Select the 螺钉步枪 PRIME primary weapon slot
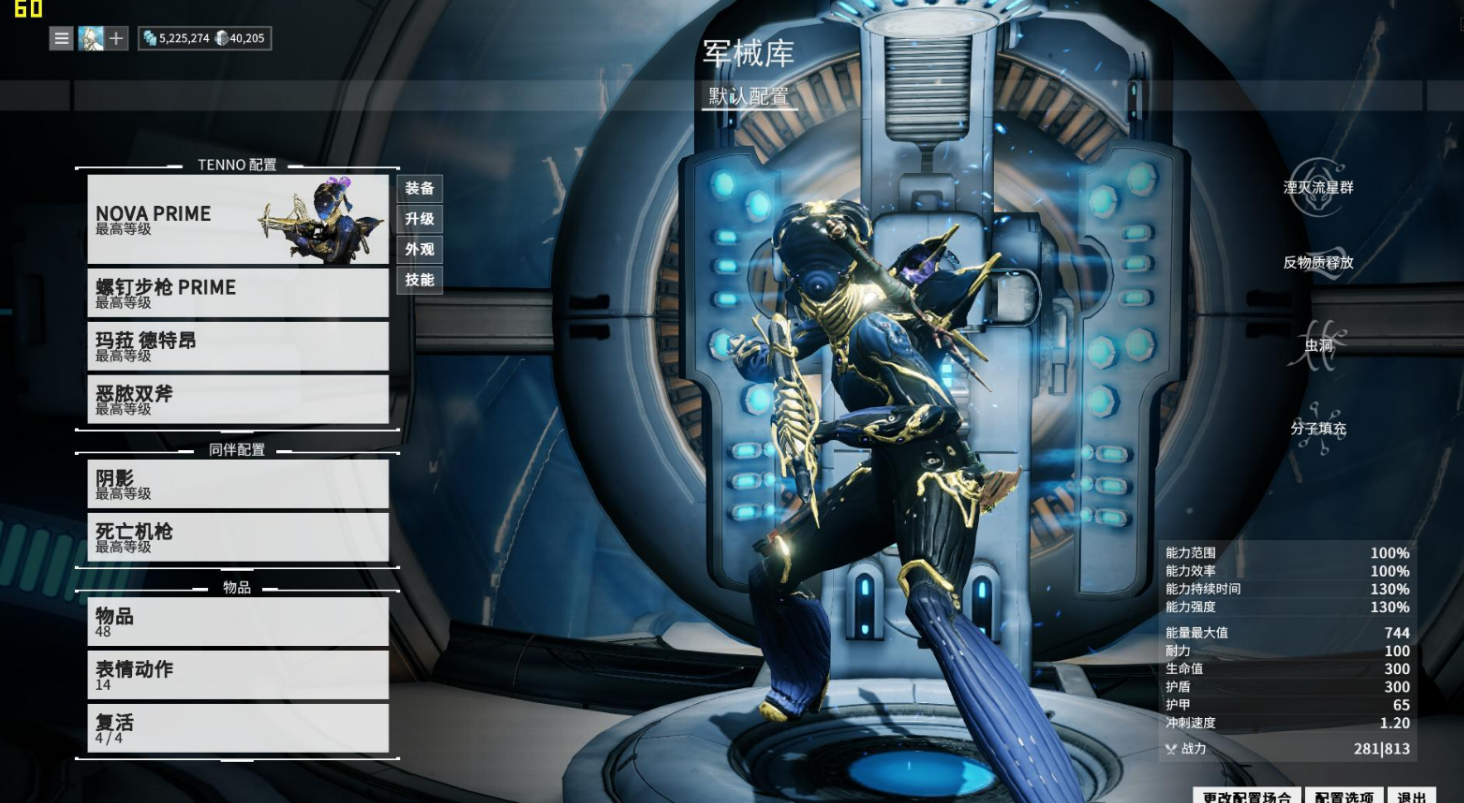Screen dimensions: 1464x803 238,293
